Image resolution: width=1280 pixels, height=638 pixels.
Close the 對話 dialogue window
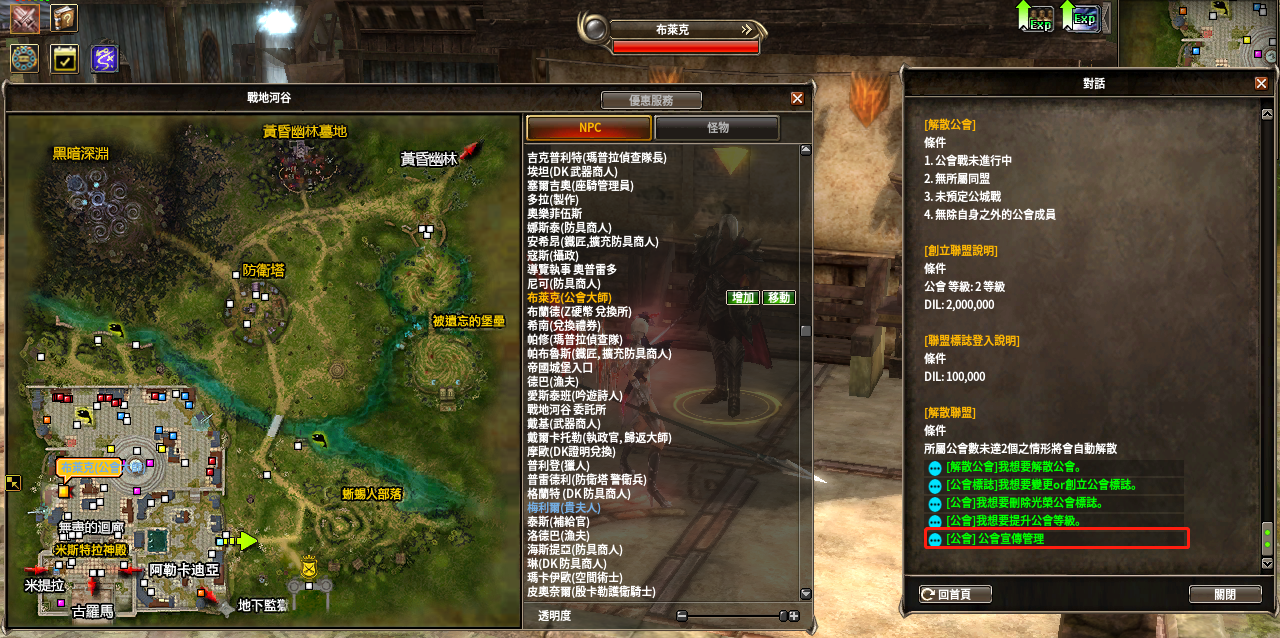point(1261,84)
